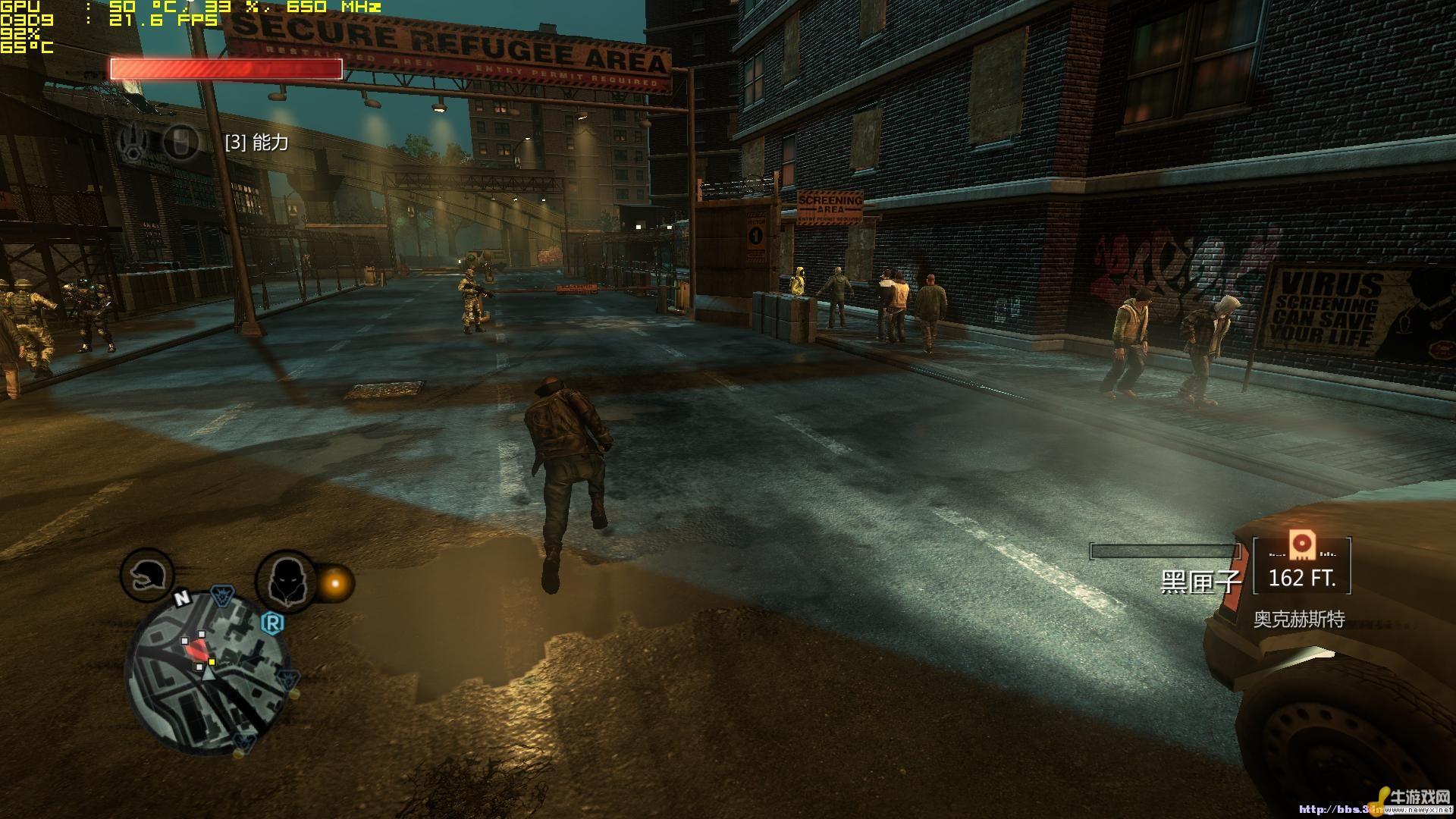Click the circular city minimap
1456x819 pixels.
pyautogui.click(x=206, y=671)
